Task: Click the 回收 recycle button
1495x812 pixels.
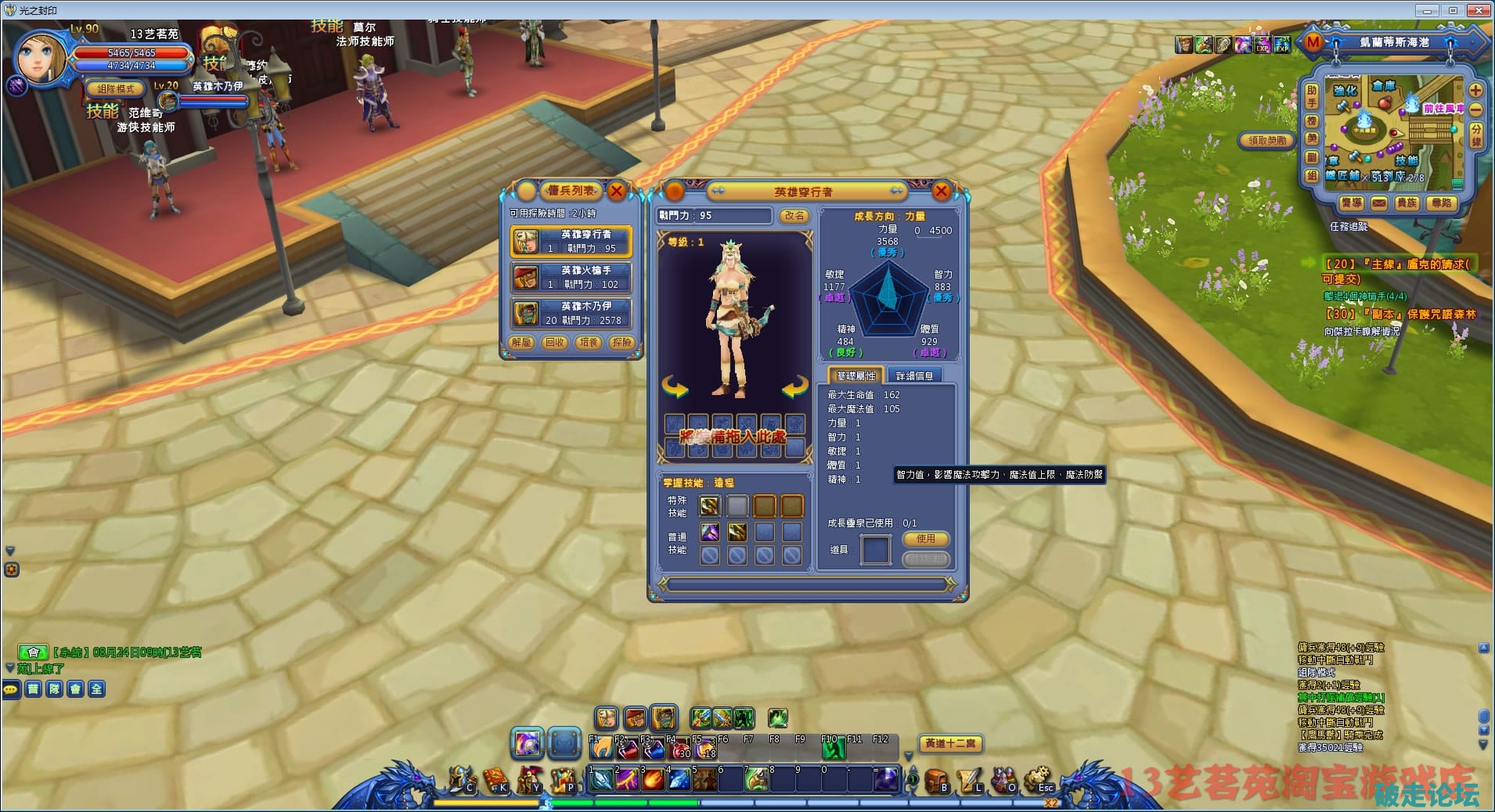Action: [555, 343]
